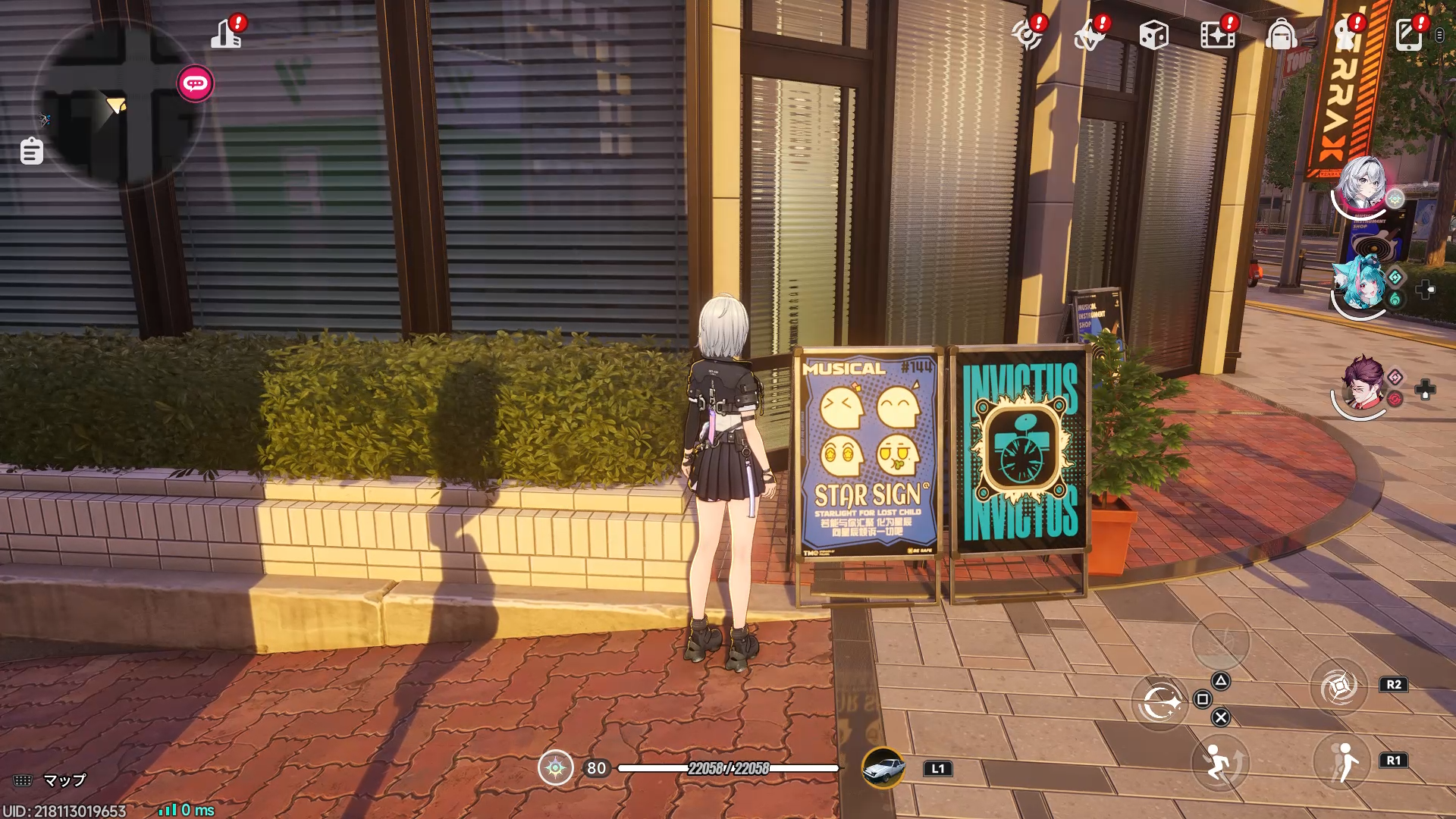Open the dice icon menu
The width and height of the screenshot is (1456, 819).
click(x=1153, y=35)
